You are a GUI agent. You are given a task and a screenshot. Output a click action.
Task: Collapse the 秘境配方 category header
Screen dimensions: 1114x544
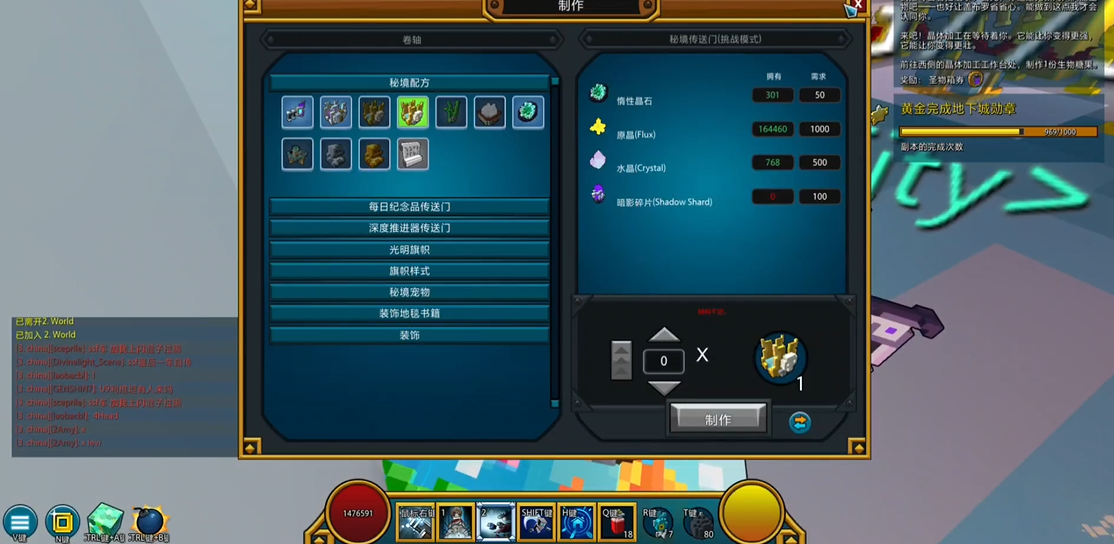pyautogui.click(x=409, y=83)
